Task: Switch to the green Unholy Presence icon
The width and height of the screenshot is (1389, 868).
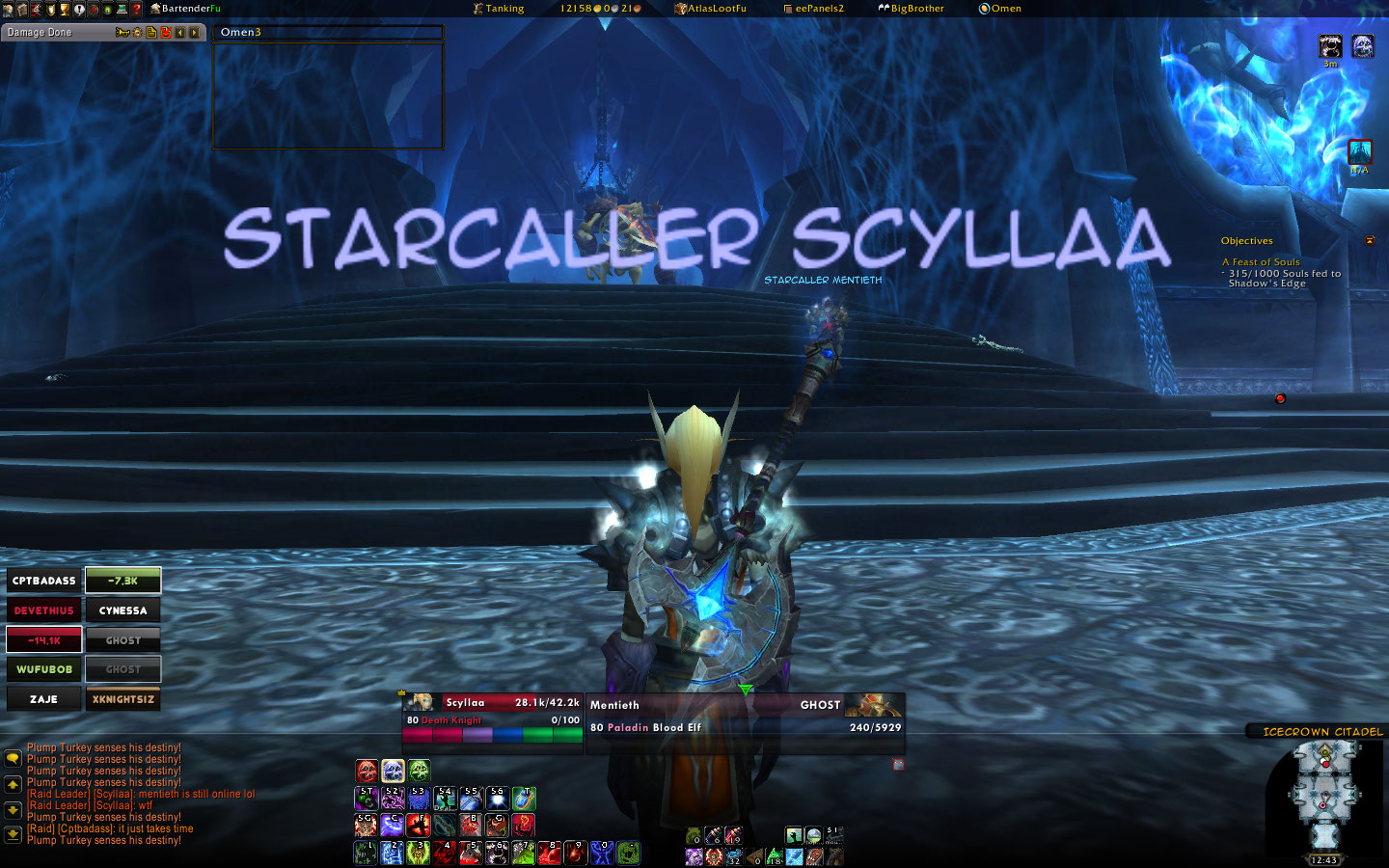Action: pyautogui.click(x=419, y=771)
